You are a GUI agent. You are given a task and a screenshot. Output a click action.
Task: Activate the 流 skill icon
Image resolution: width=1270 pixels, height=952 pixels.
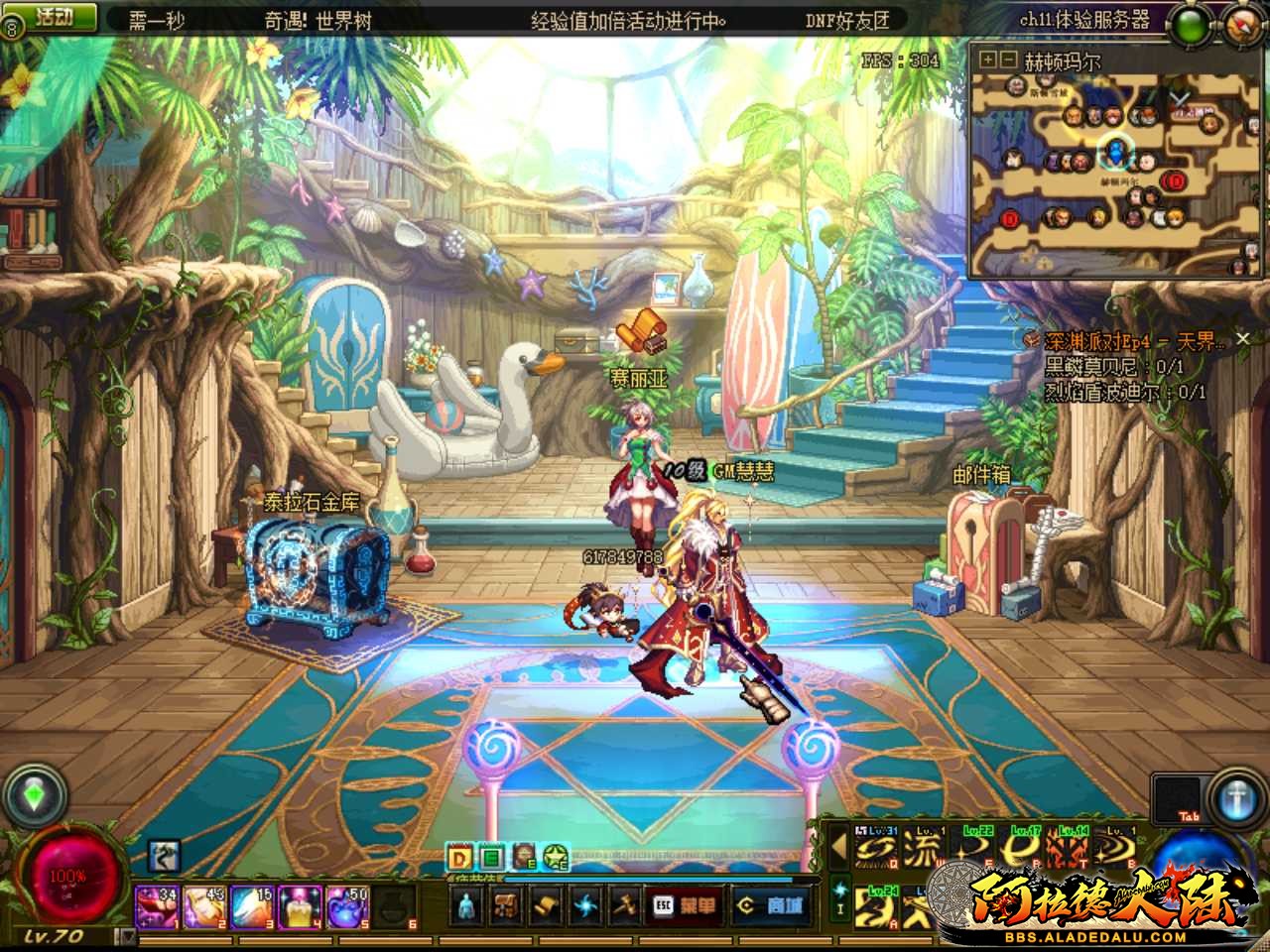(924, 850)
